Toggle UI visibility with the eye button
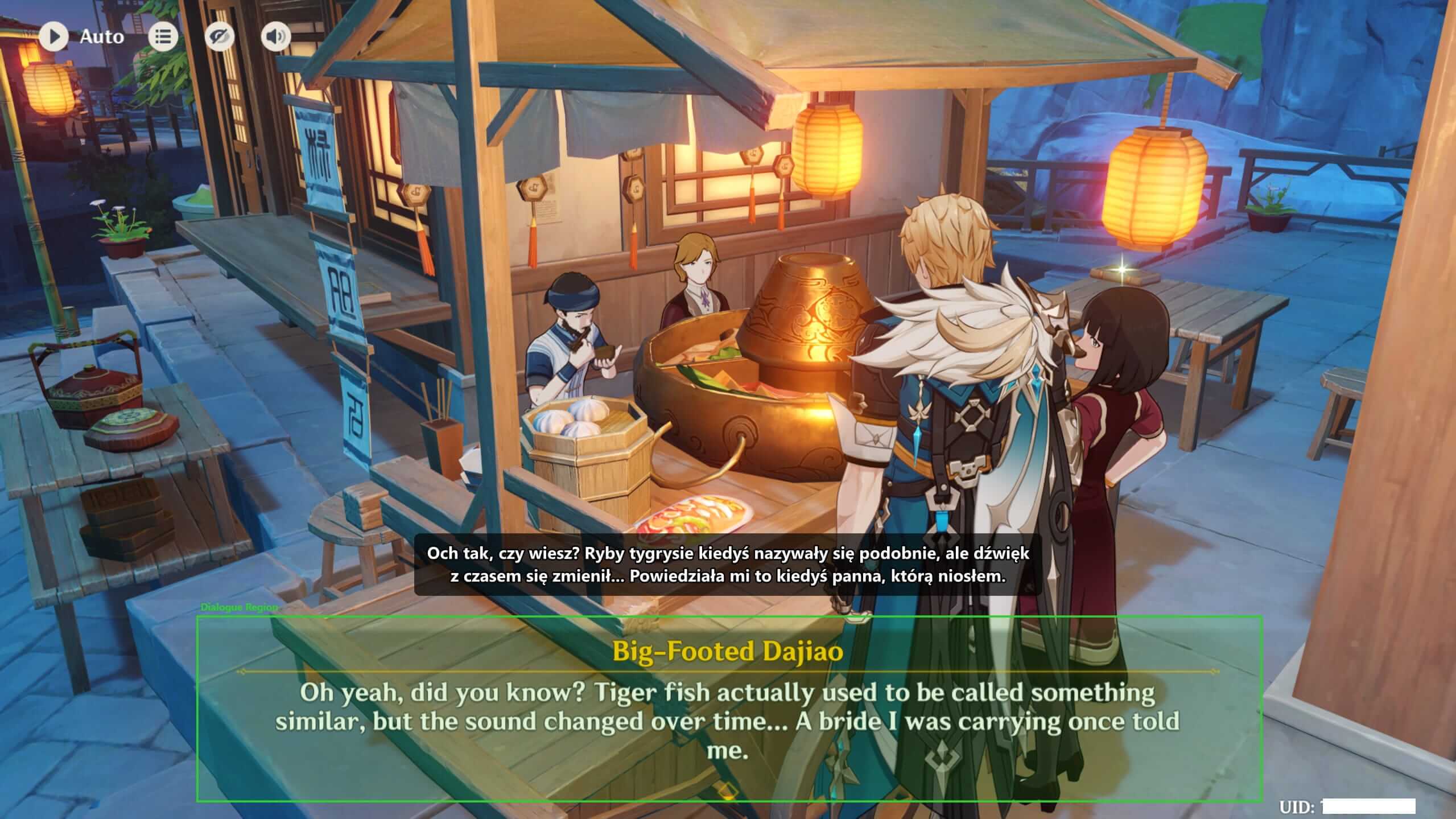 click(221, 36)
